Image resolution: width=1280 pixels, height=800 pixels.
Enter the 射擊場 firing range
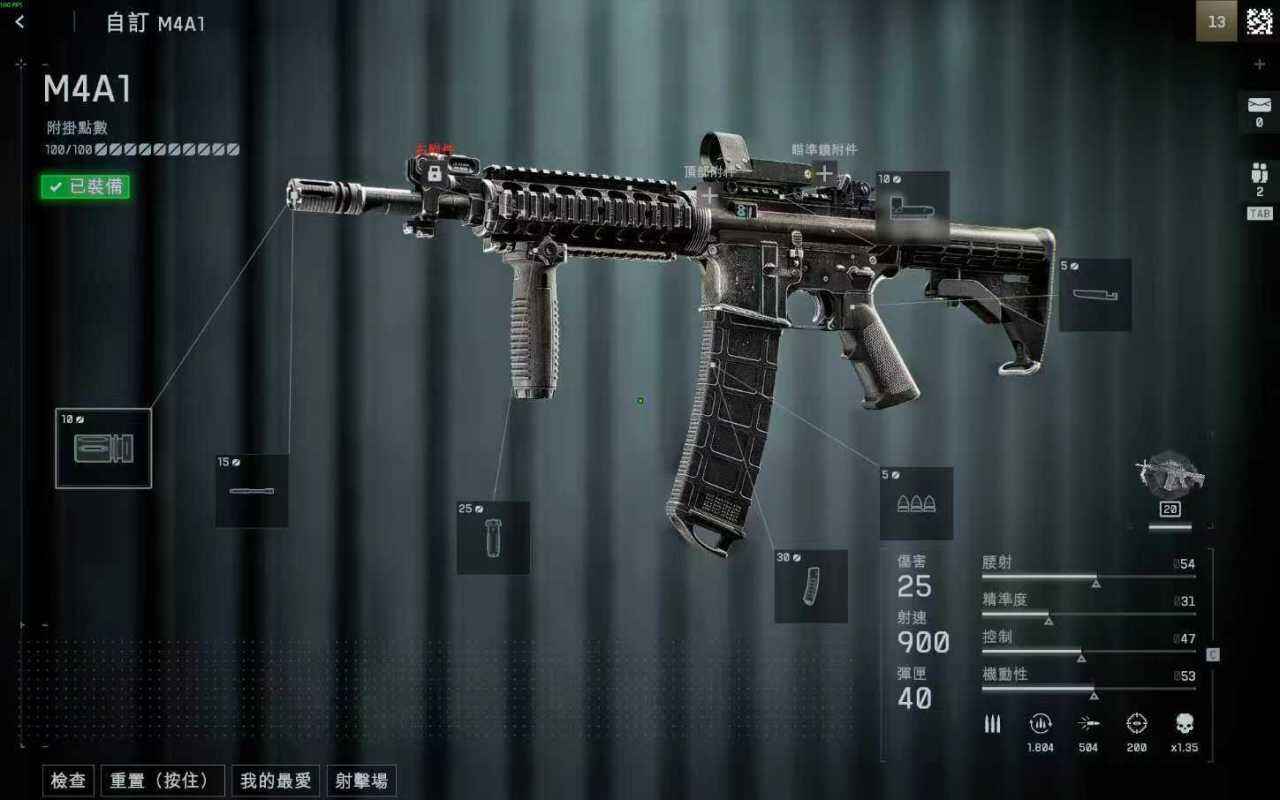[361, 781]
